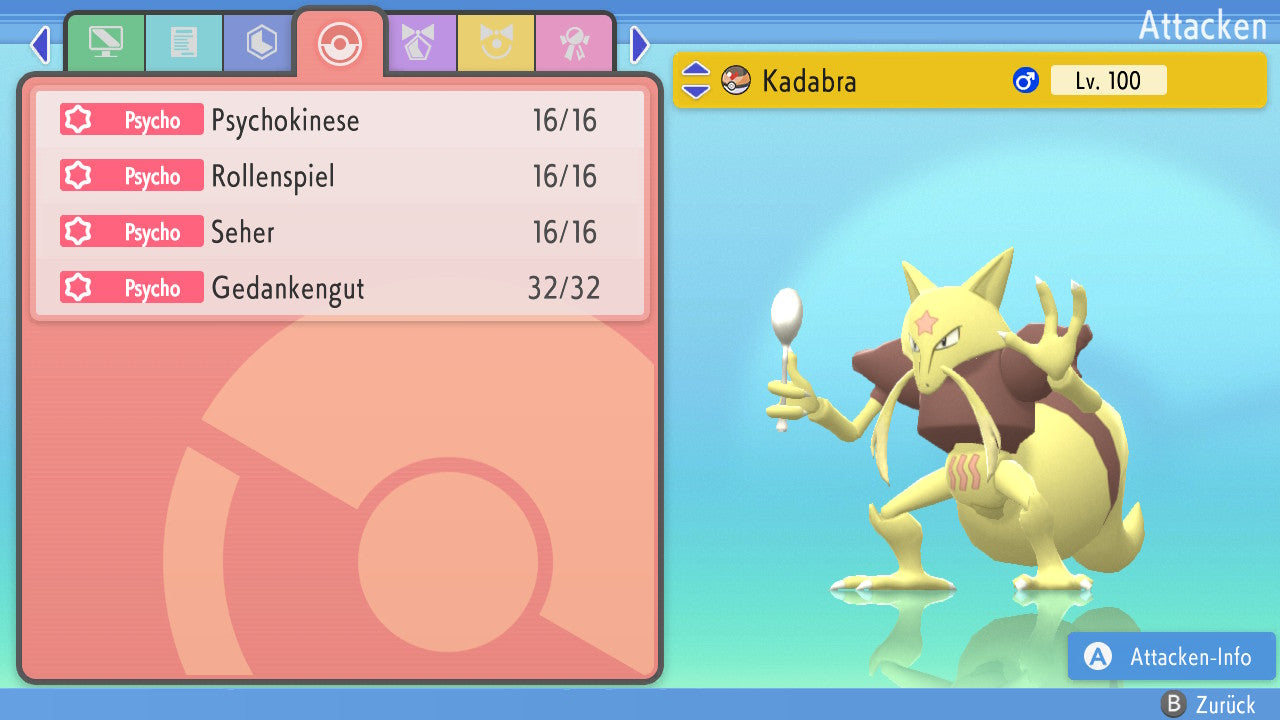The image size is (1280, 720).
Task: Switch Pokémon with arrows beside Kadabra
Action: coord(696,81)
